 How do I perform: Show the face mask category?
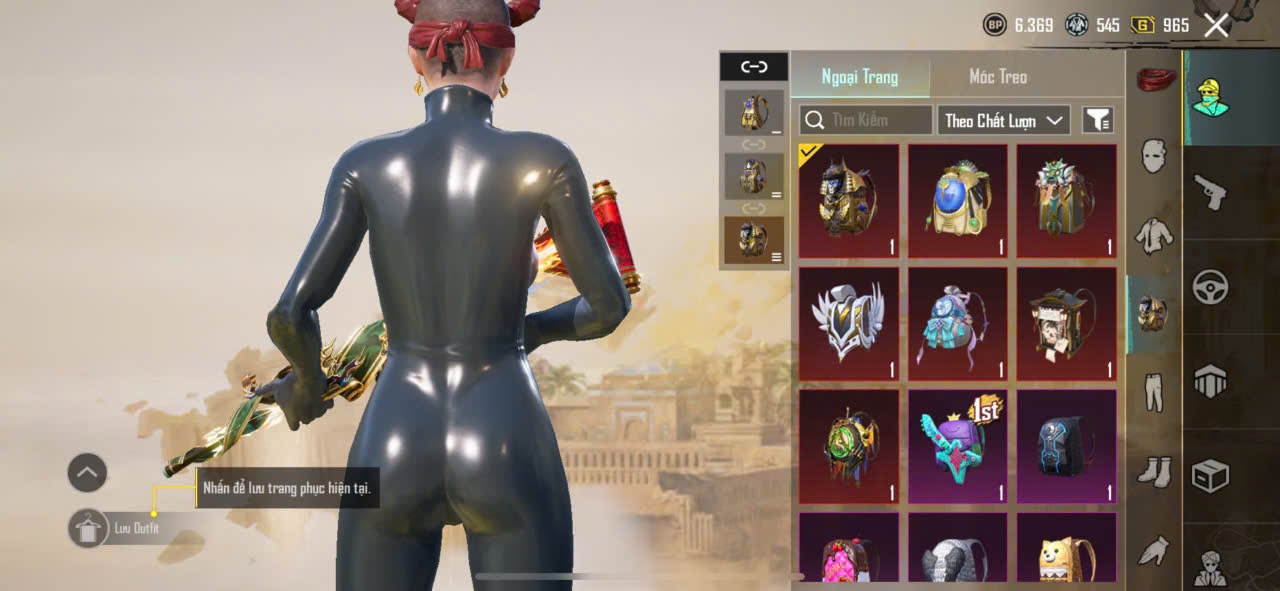pyautogui.click(x=1153, y=156)
